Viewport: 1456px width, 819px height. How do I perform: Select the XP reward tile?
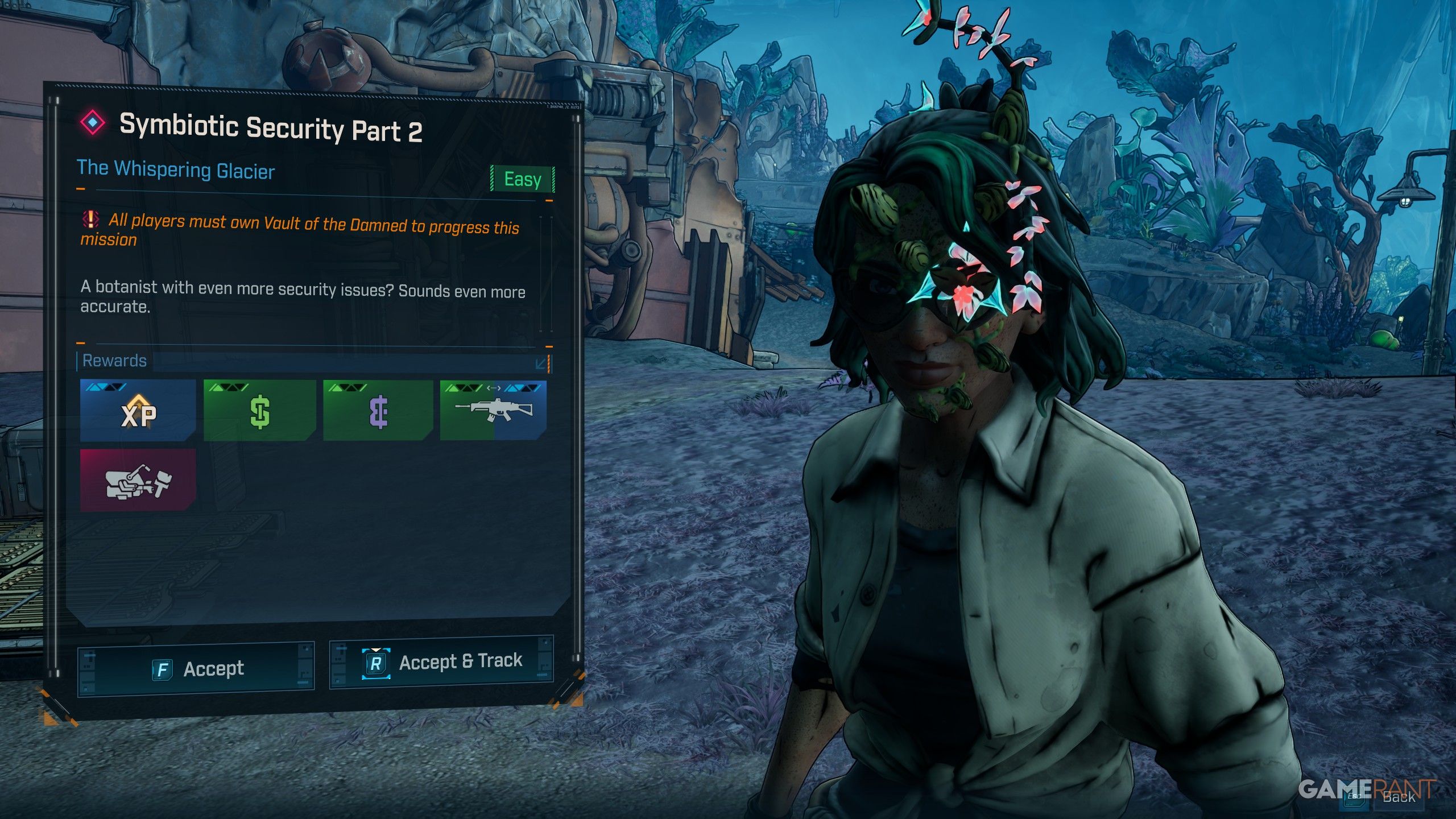tap(138, 411)
